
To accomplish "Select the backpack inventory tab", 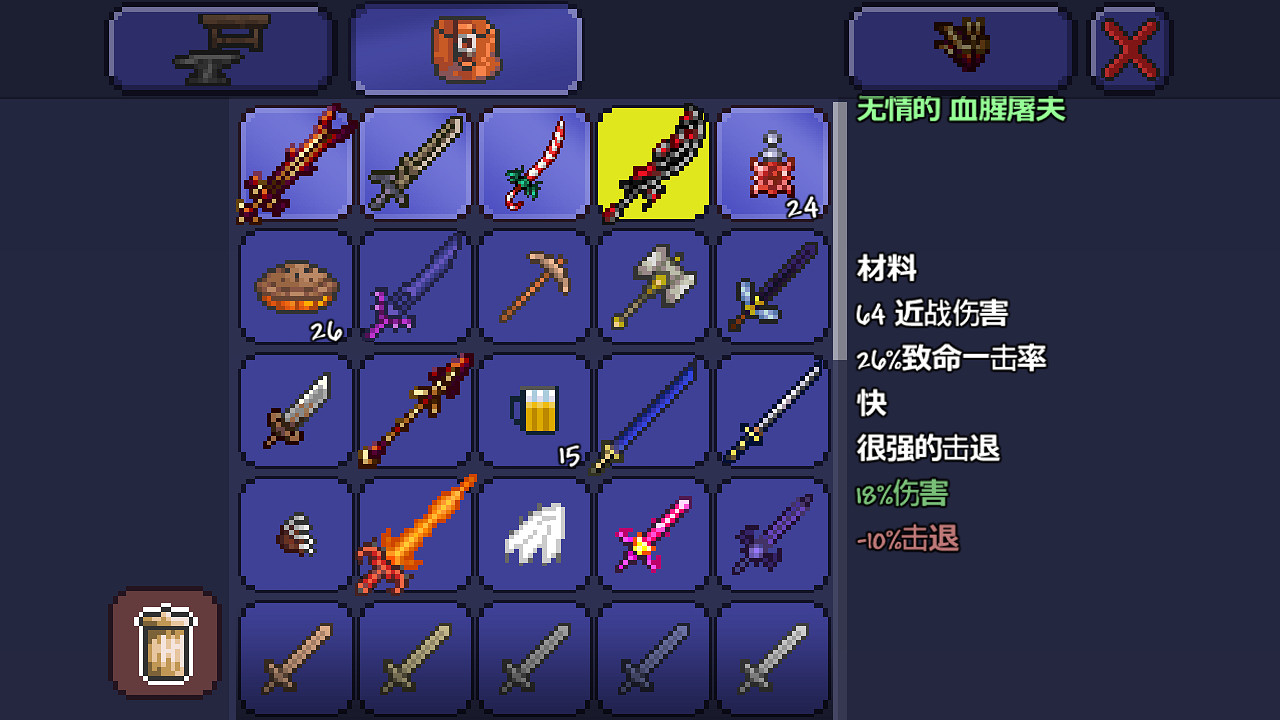I will click(x=465, y=47).
